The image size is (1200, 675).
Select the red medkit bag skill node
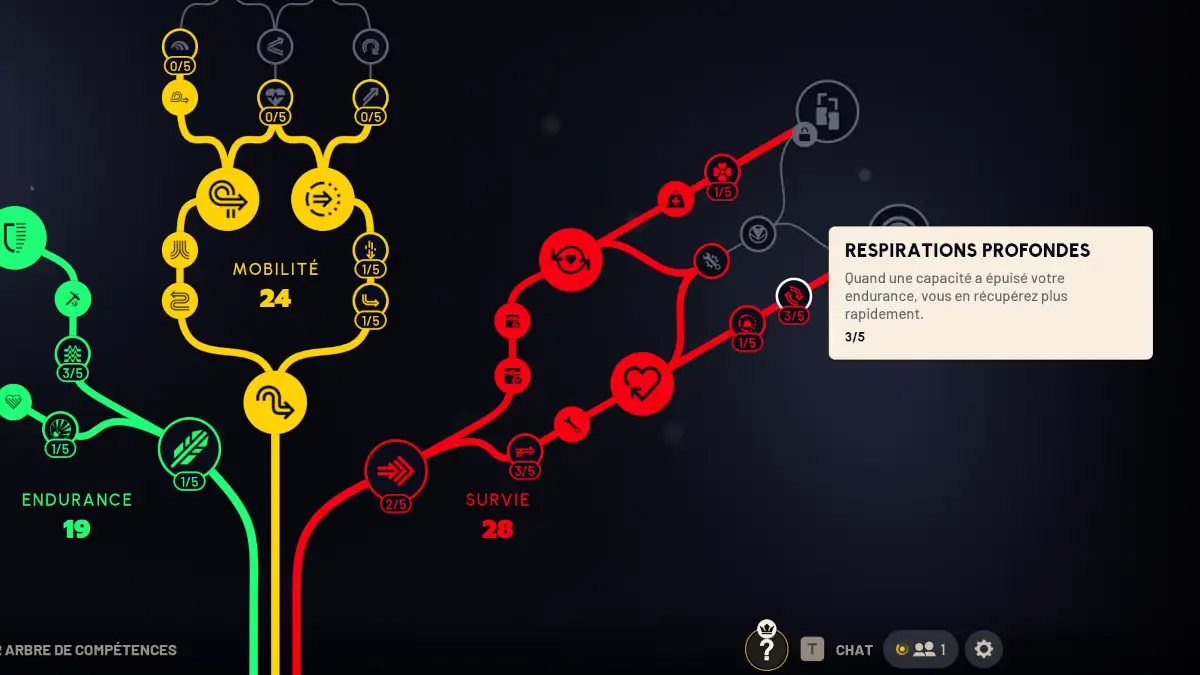(676, 200)
